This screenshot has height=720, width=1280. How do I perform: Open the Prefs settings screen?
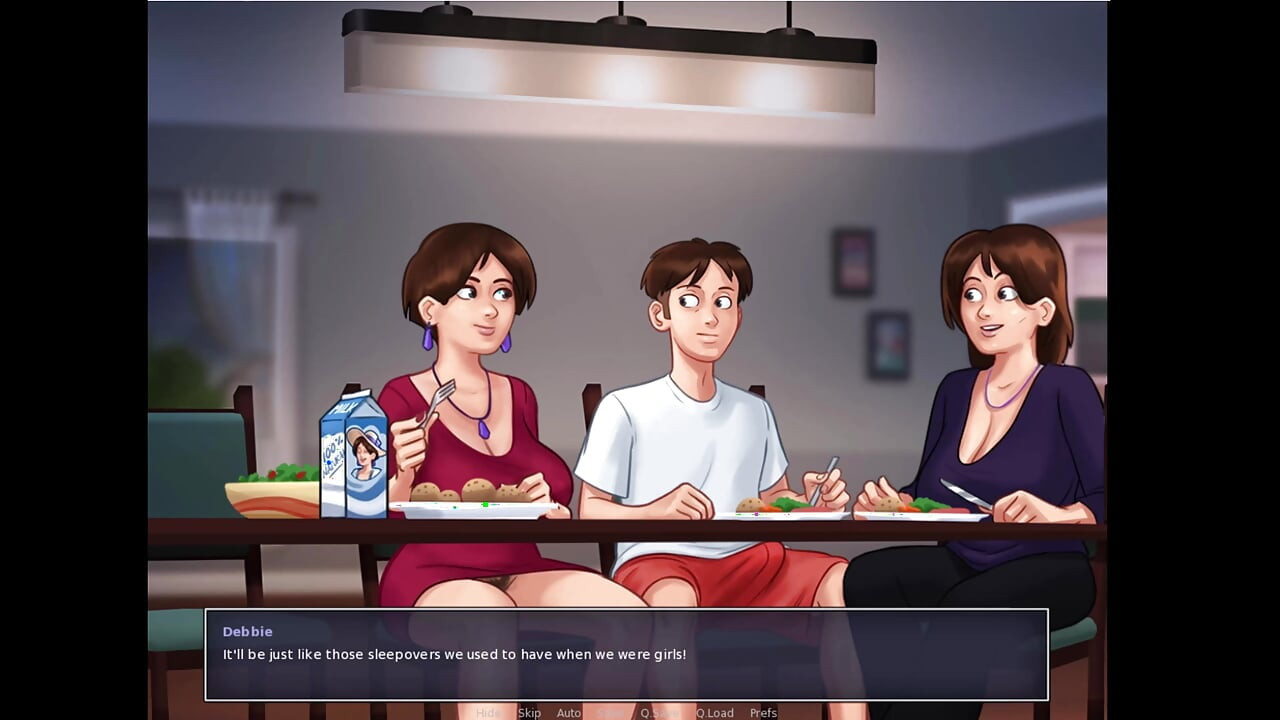(x=764, y=712)
